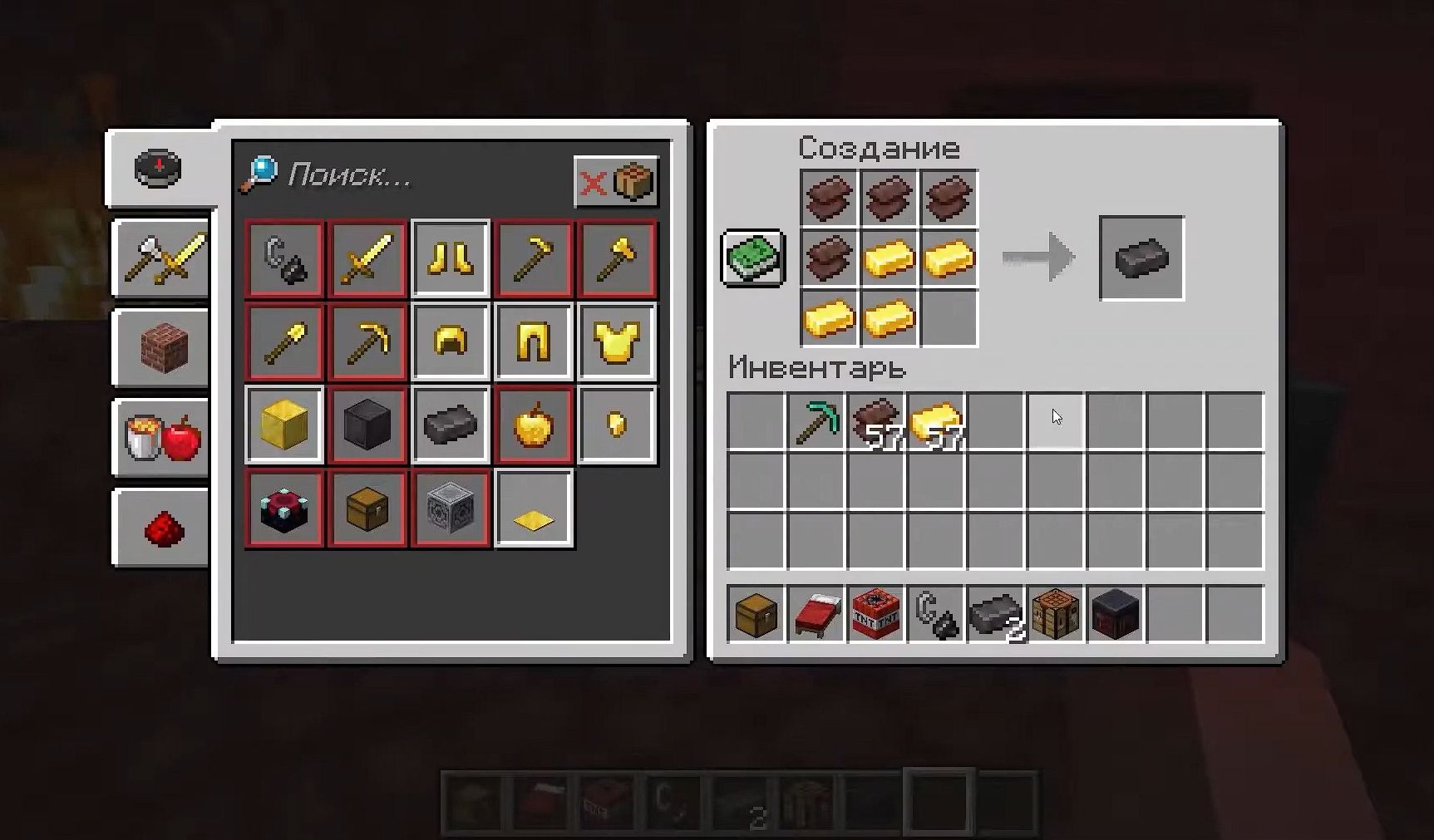Toggle the craftable-only filter button
The height and width of the screenshot is (840, 1434).
616,181
